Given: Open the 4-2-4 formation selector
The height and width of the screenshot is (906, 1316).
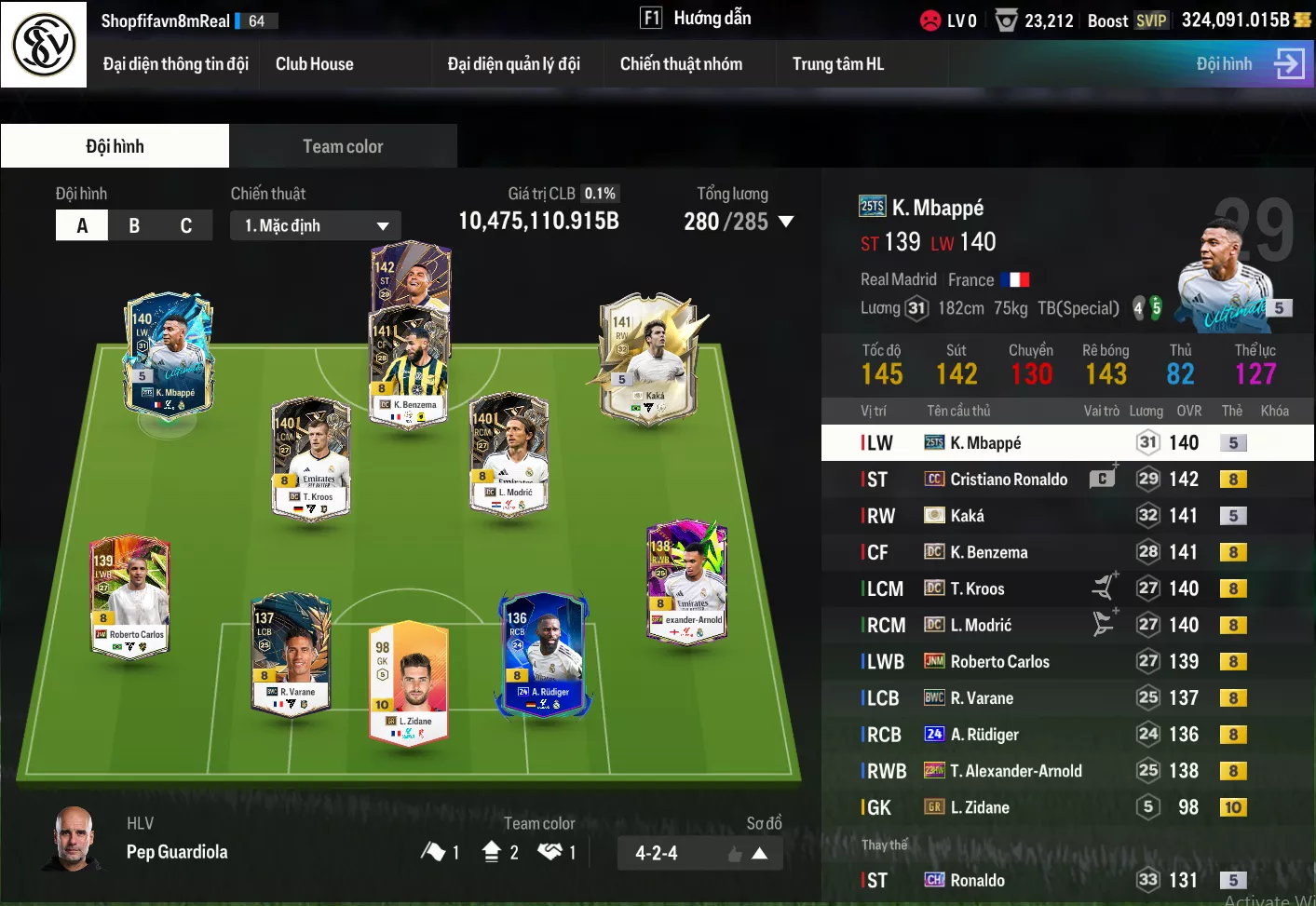Looking at the screenshot, I should point(699,853).
